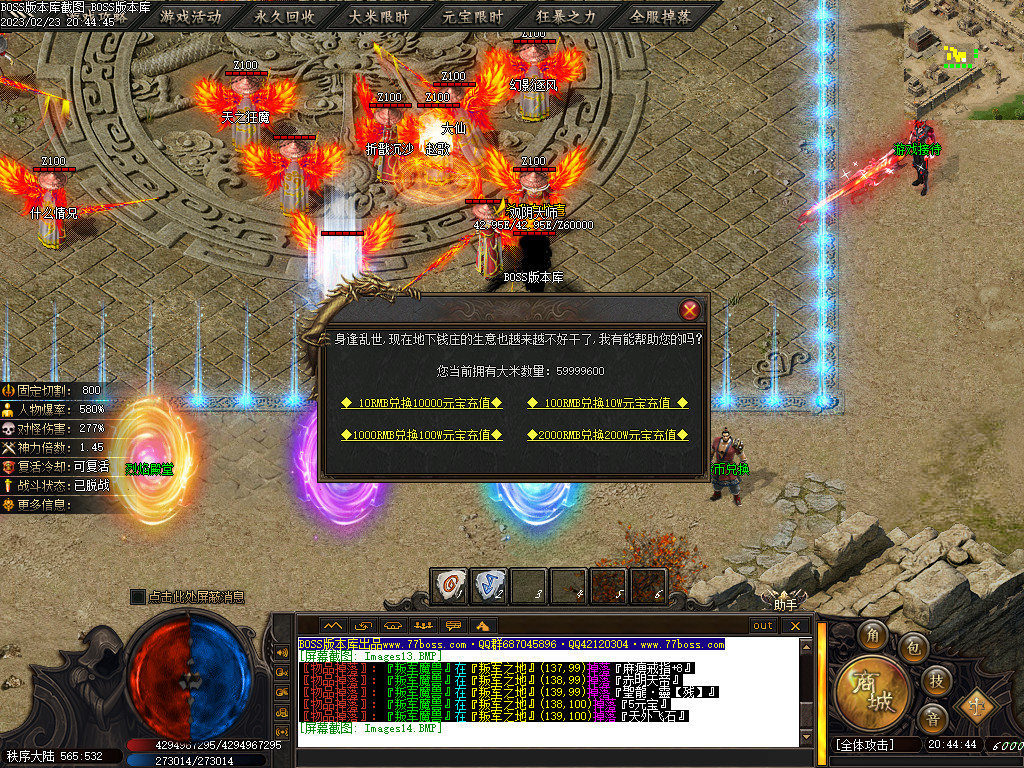
Task: Open the 游戏活动 menu
Action: point(190,17)
